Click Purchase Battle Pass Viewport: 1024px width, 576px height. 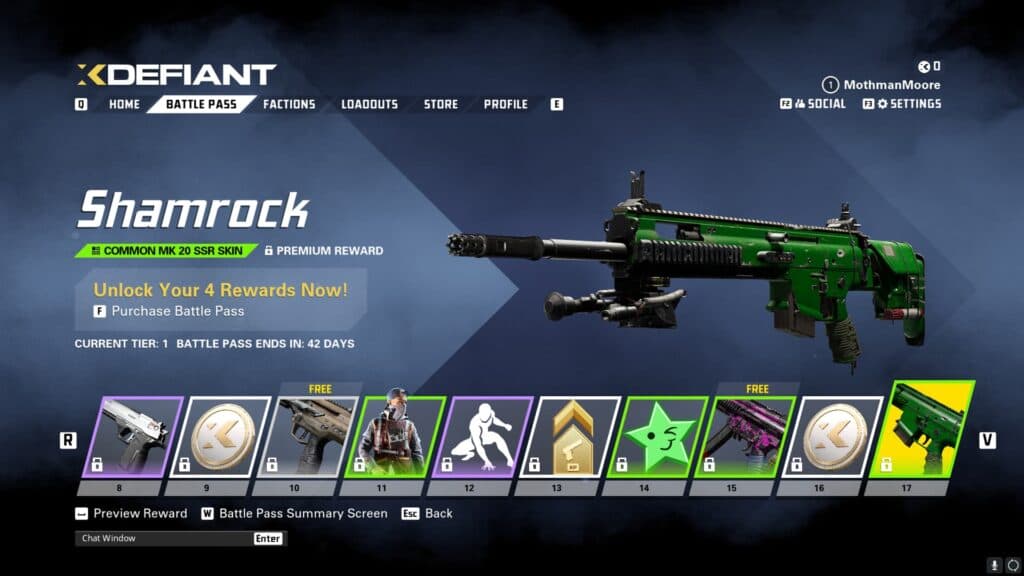click(x=177, y=311)
